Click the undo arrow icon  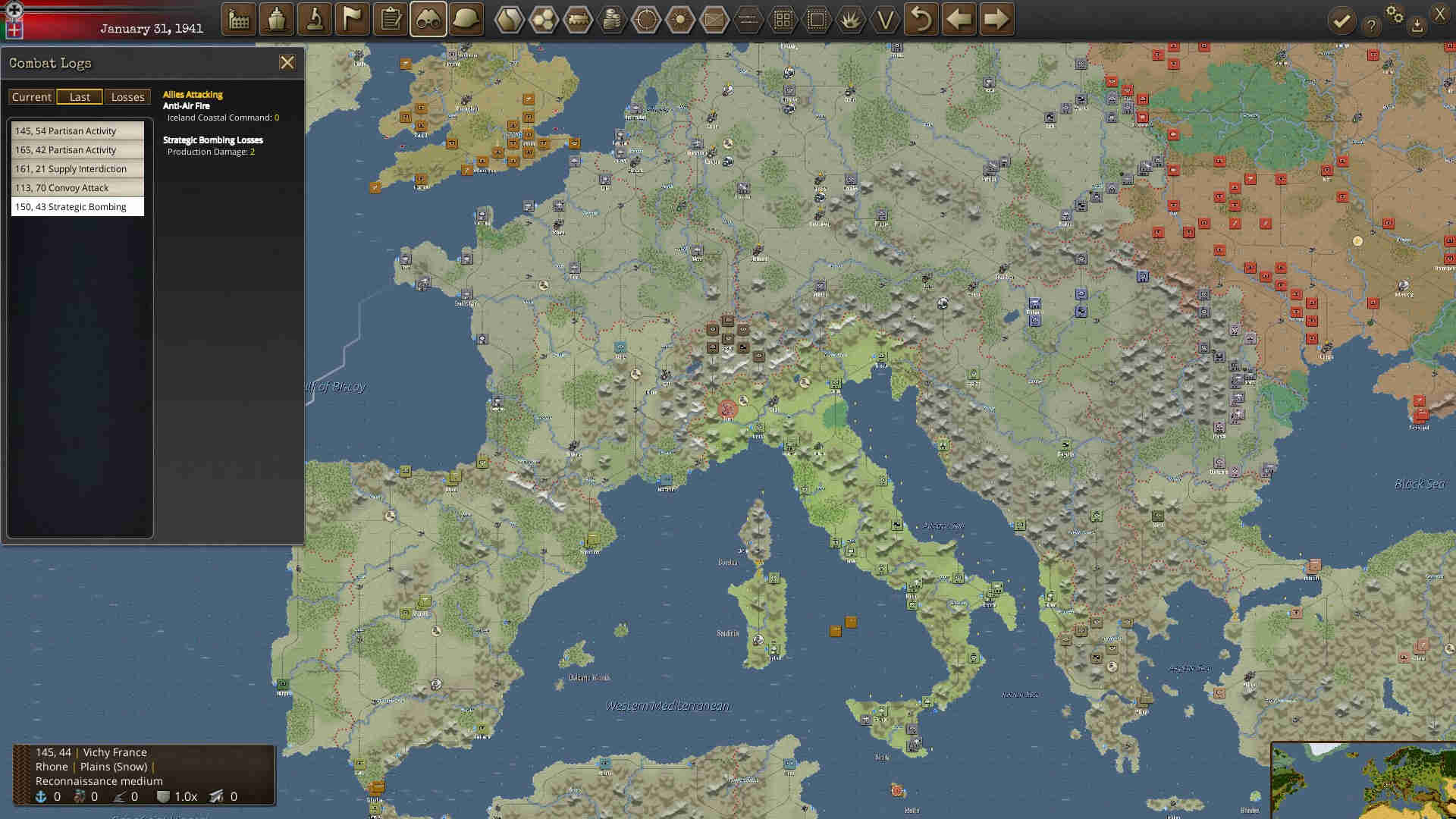[920, 19]
